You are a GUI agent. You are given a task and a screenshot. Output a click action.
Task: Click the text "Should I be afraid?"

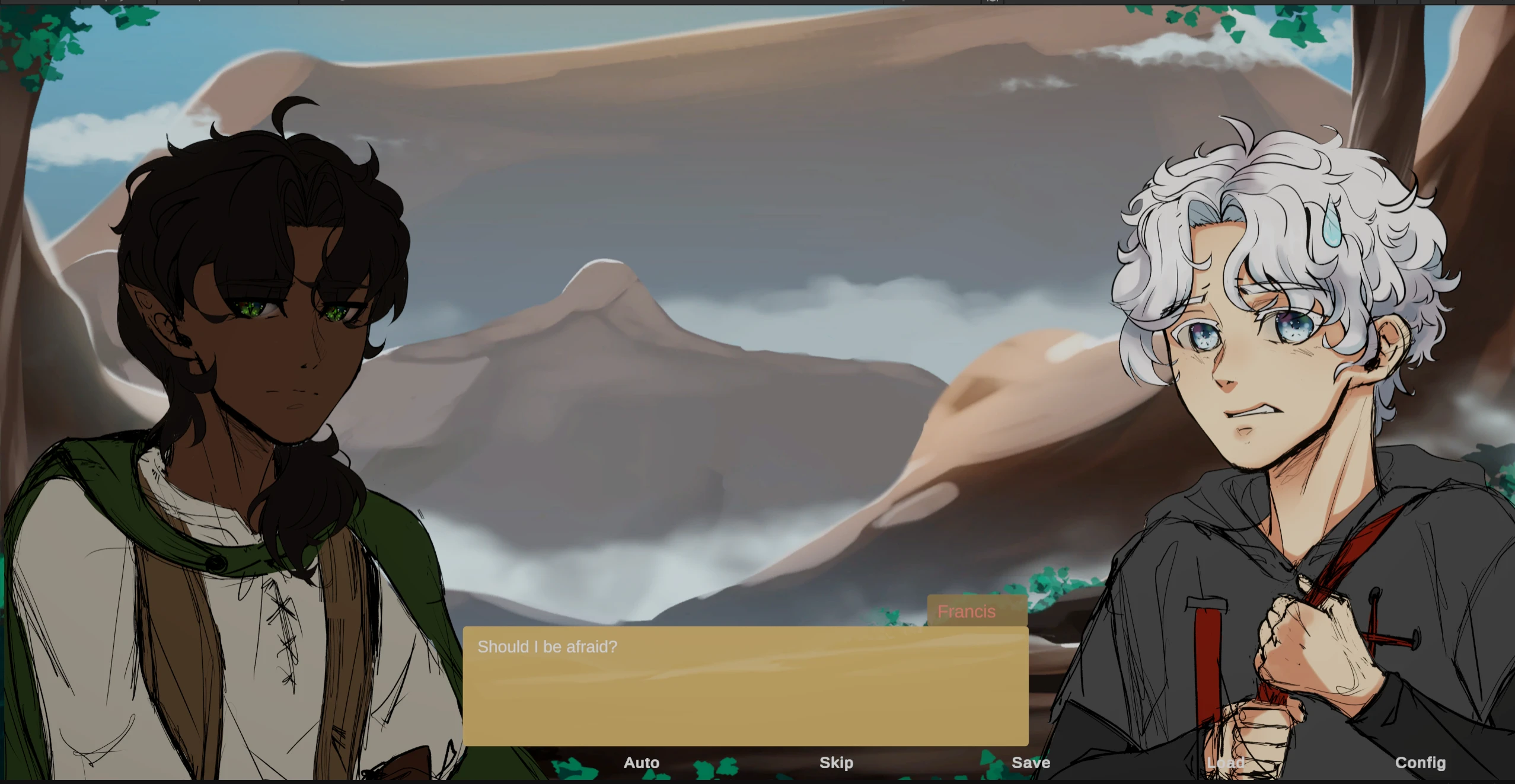pyautogui.click(x=548, y=647)
